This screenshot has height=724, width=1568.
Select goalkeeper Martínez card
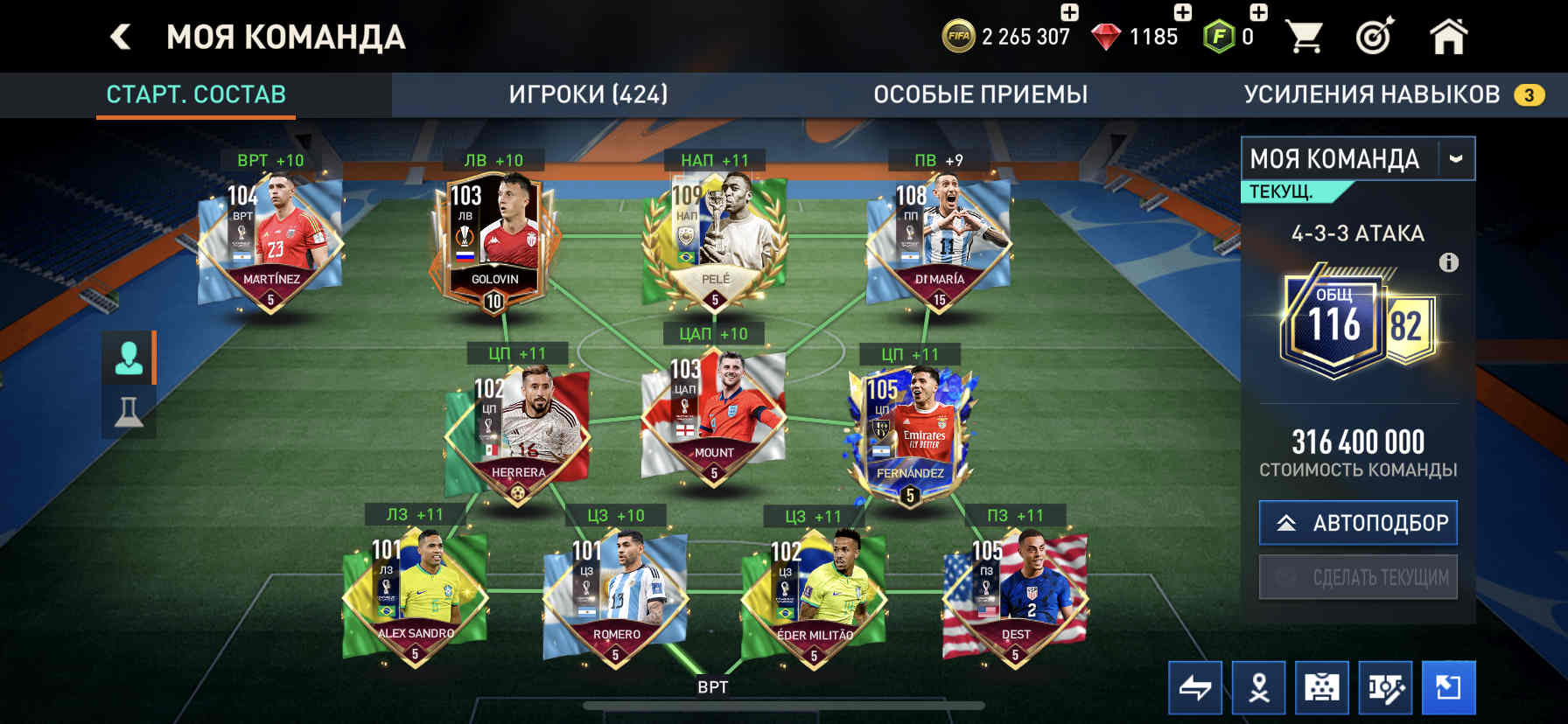point(270,240)
